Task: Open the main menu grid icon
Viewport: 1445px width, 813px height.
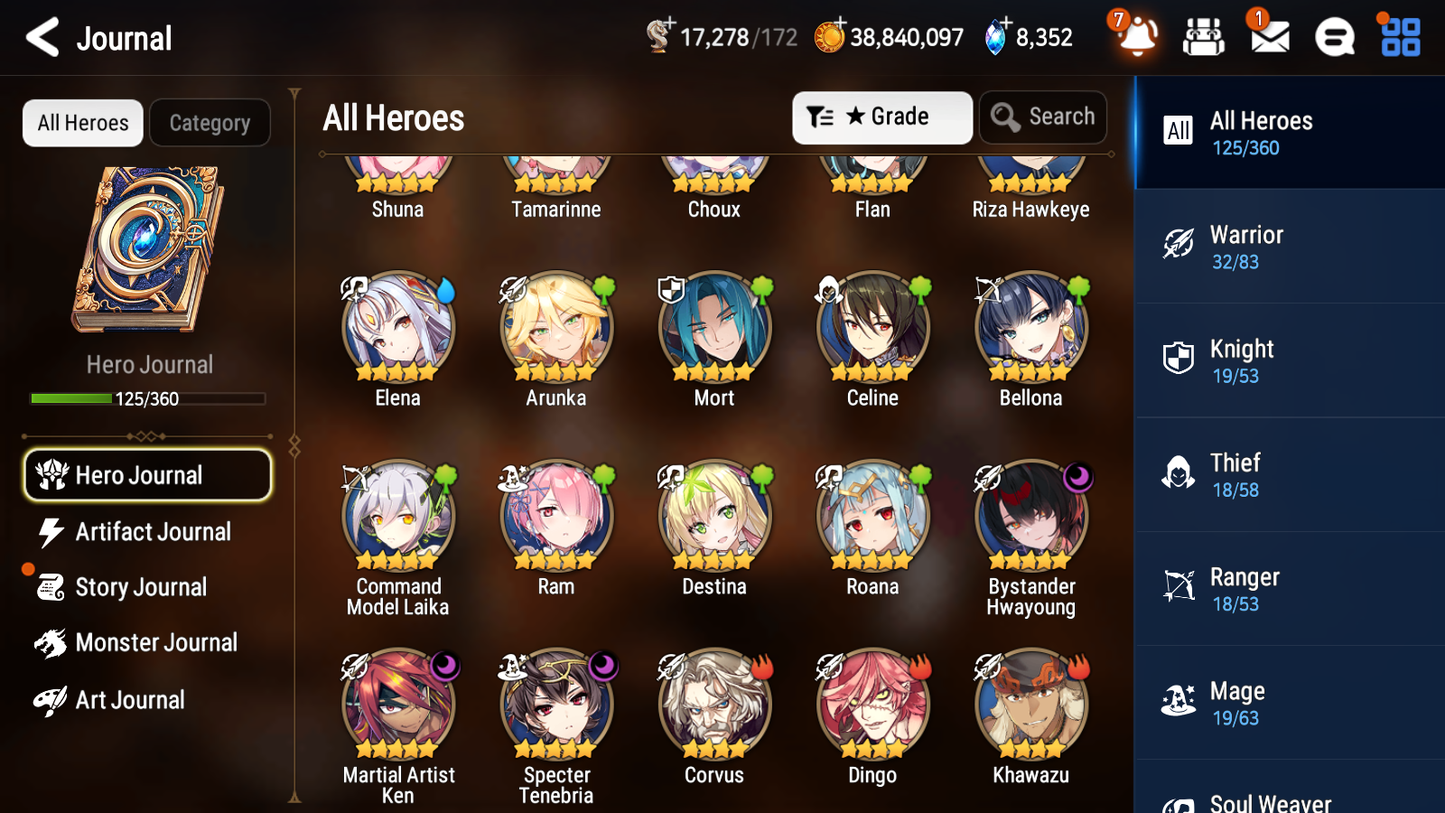Action: point(1398,38)
